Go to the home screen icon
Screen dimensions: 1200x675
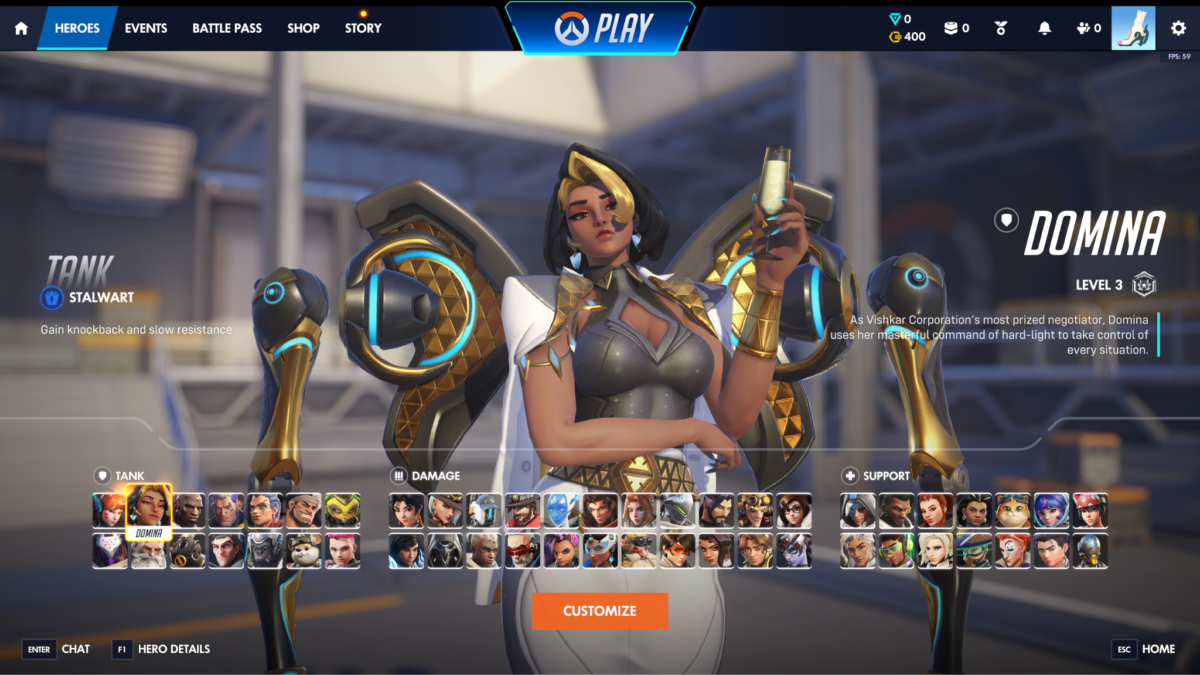tap(21, 28)
